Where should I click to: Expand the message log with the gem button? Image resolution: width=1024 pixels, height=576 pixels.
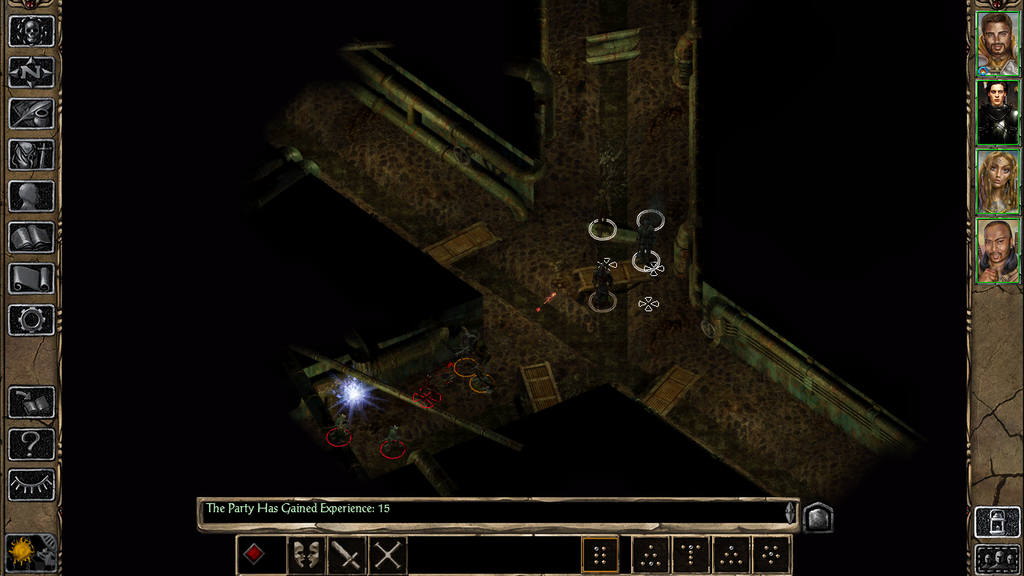(x=817, y=516)
